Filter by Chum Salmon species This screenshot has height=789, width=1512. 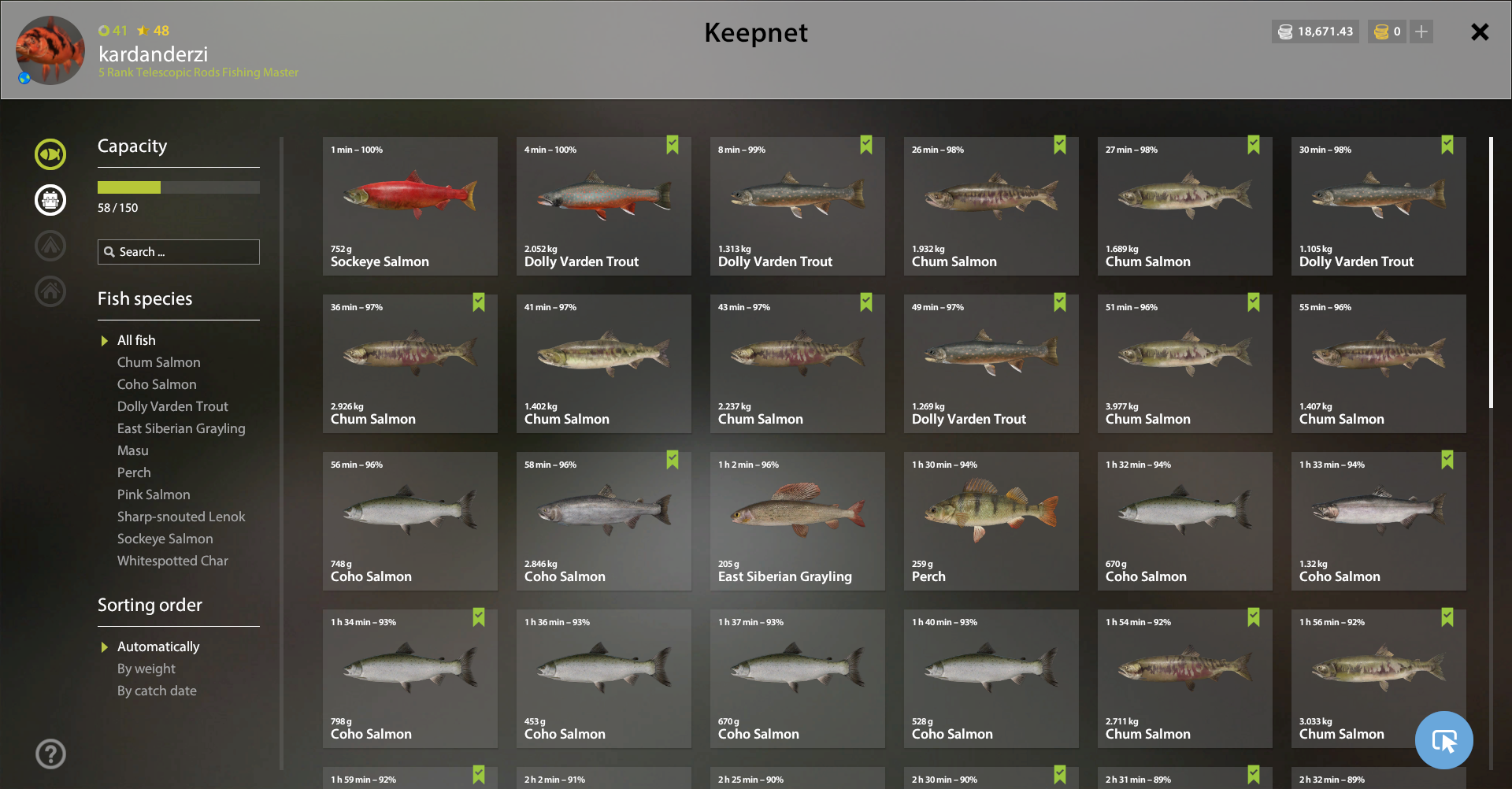tap(158, 362)
